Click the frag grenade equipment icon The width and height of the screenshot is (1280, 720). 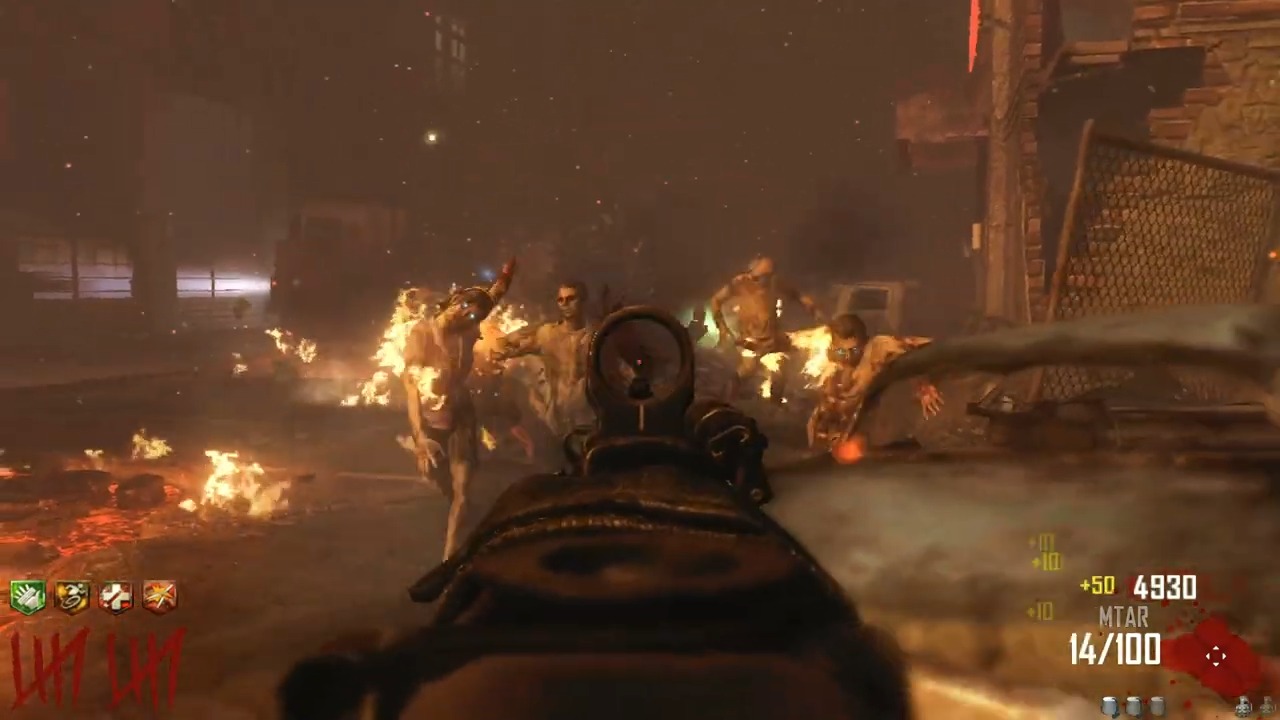[x=1243, y=707]
